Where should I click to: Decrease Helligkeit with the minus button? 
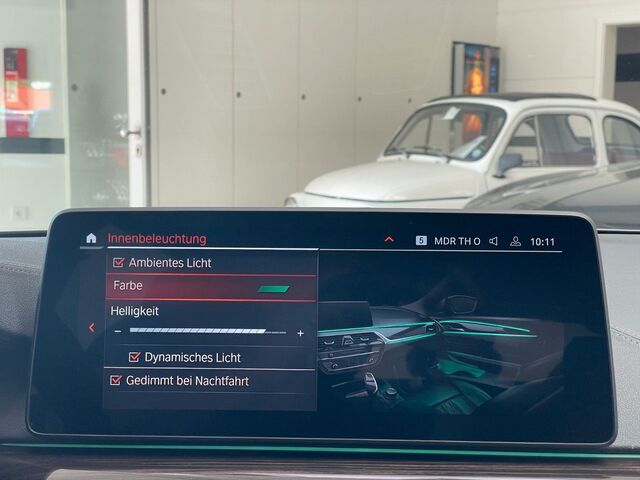(118, 332)
